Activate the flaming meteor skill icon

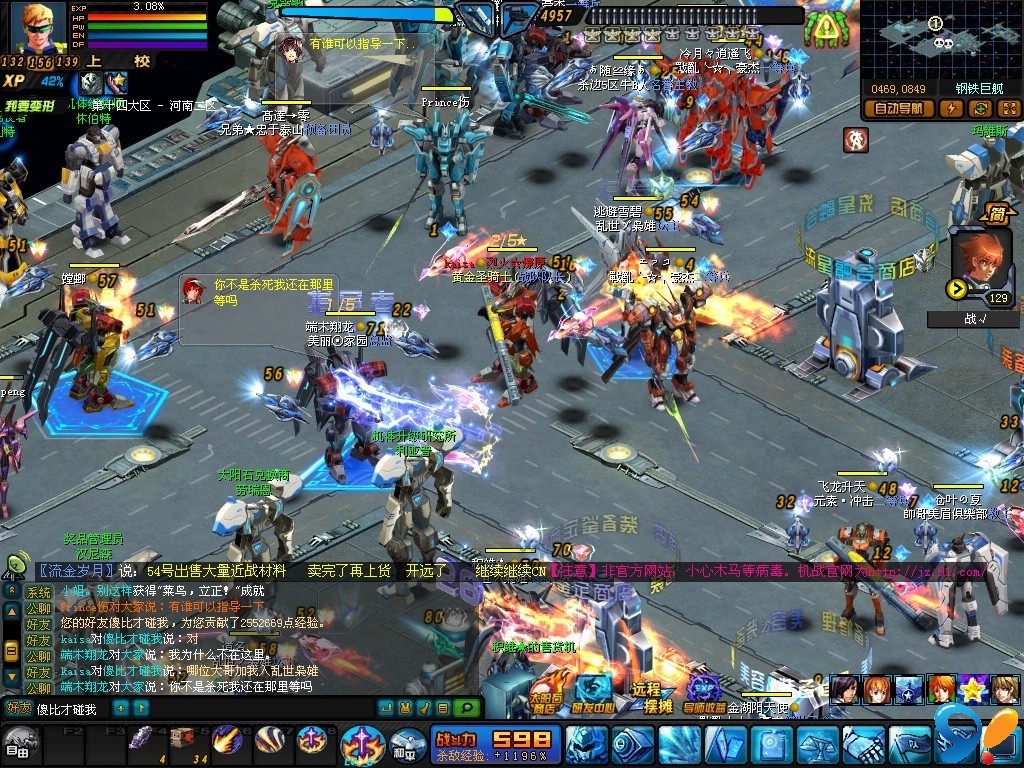(226, 740)
